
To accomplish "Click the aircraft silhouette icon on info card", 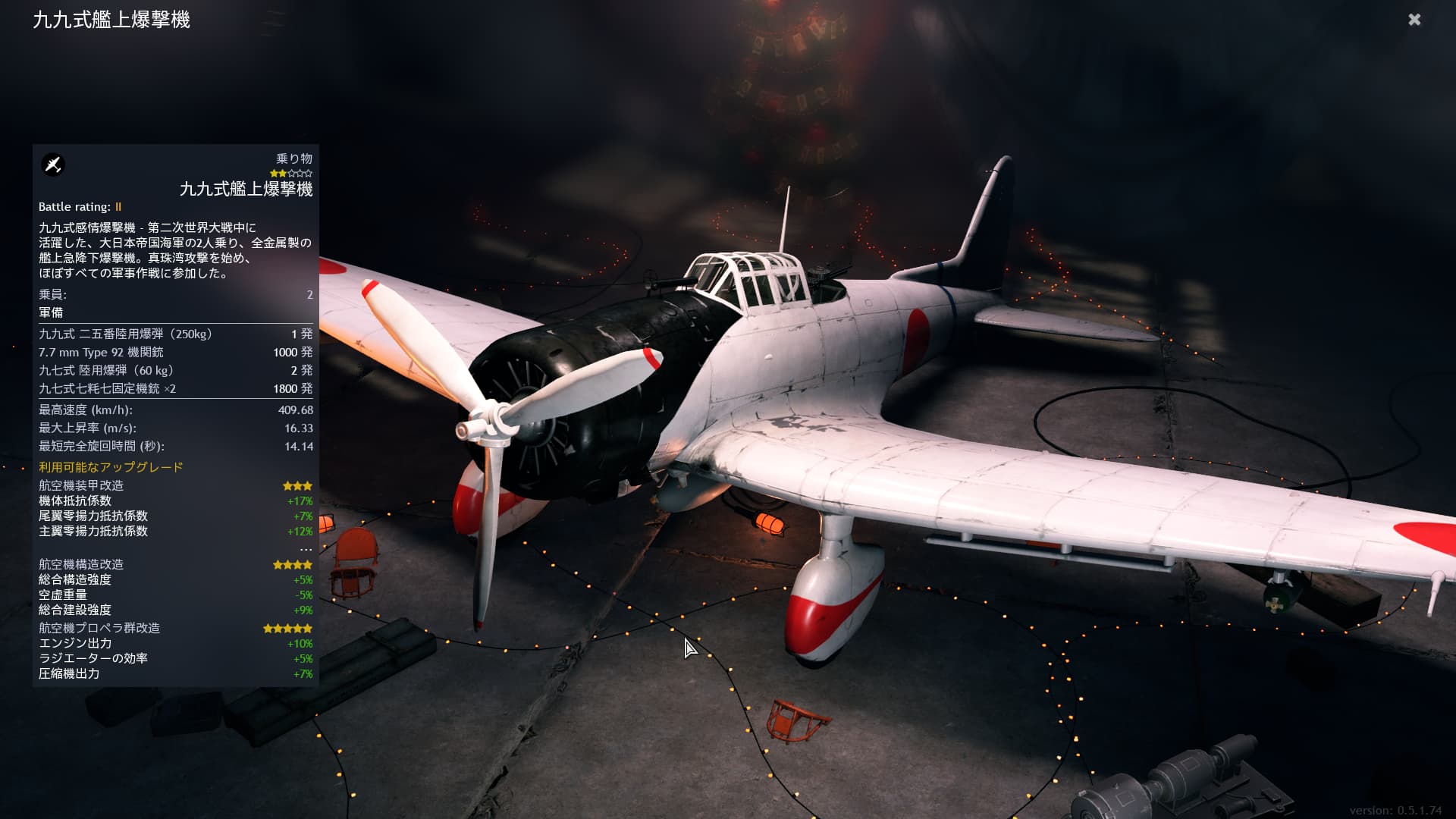I will 53,165.
